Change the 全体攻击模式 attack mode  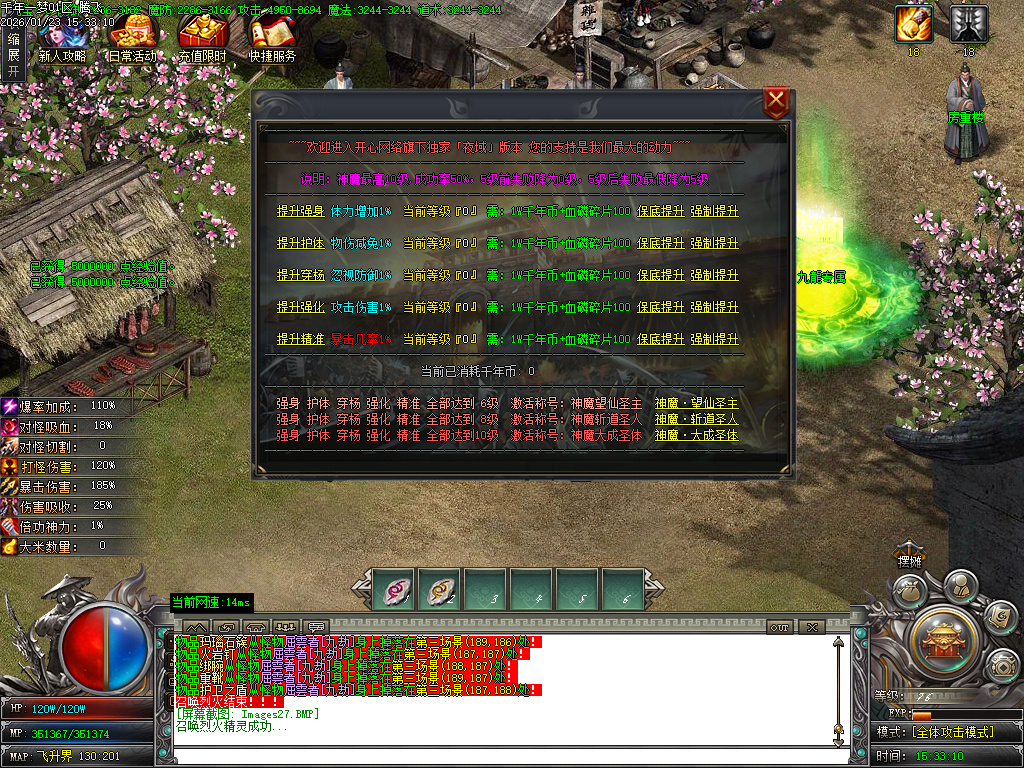(x=952, y=732)
